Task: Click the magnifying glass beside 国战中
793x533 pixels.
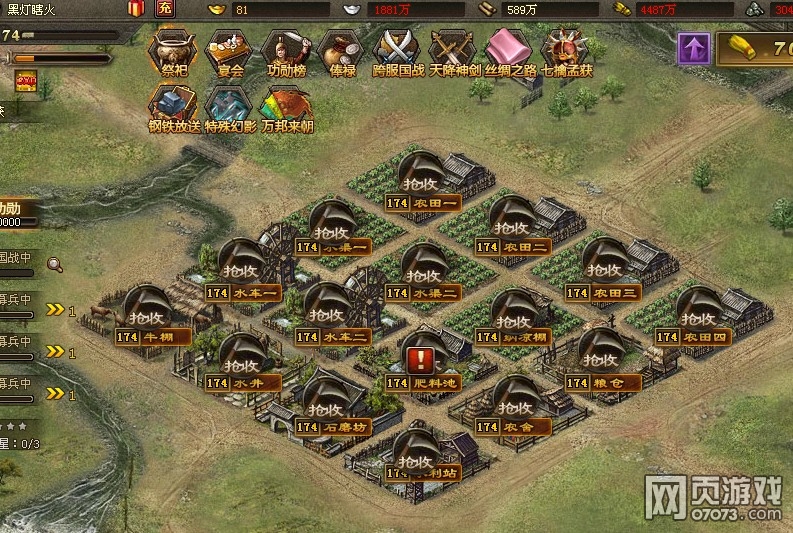Action: pos(54,265)
